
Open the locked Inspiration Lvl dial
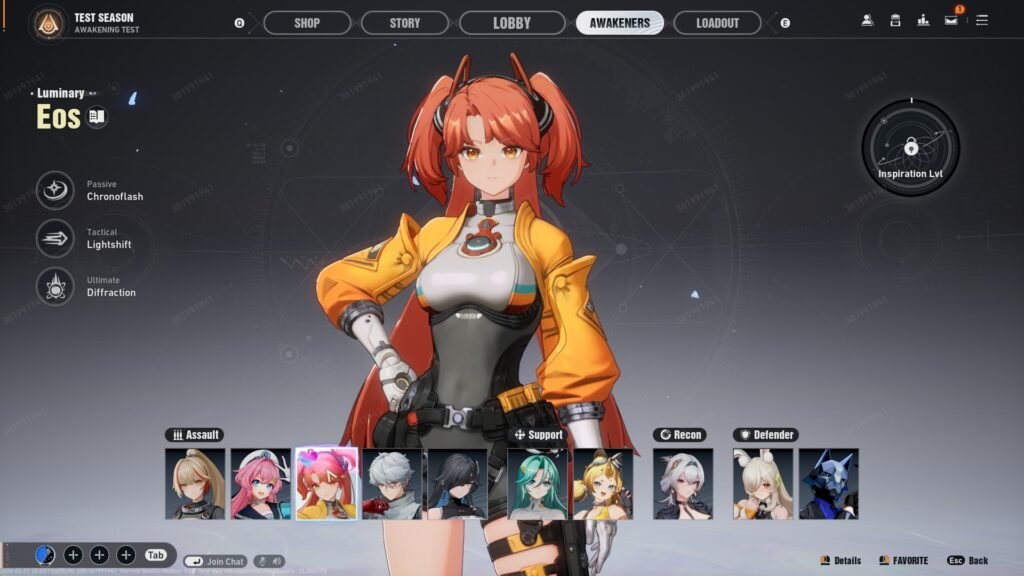911,148
